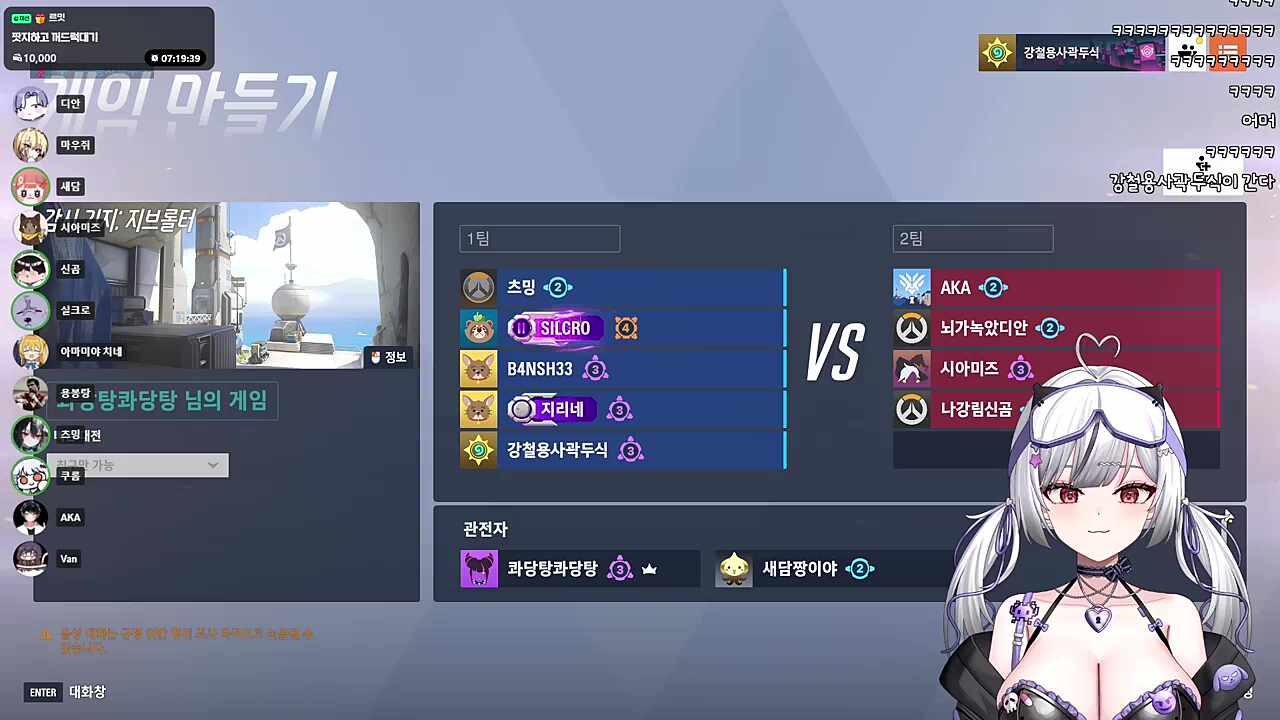Viewport: 1280px width, 720px height.
Task: Click B4NSH33's fox portrait icon
Action: 478,369
